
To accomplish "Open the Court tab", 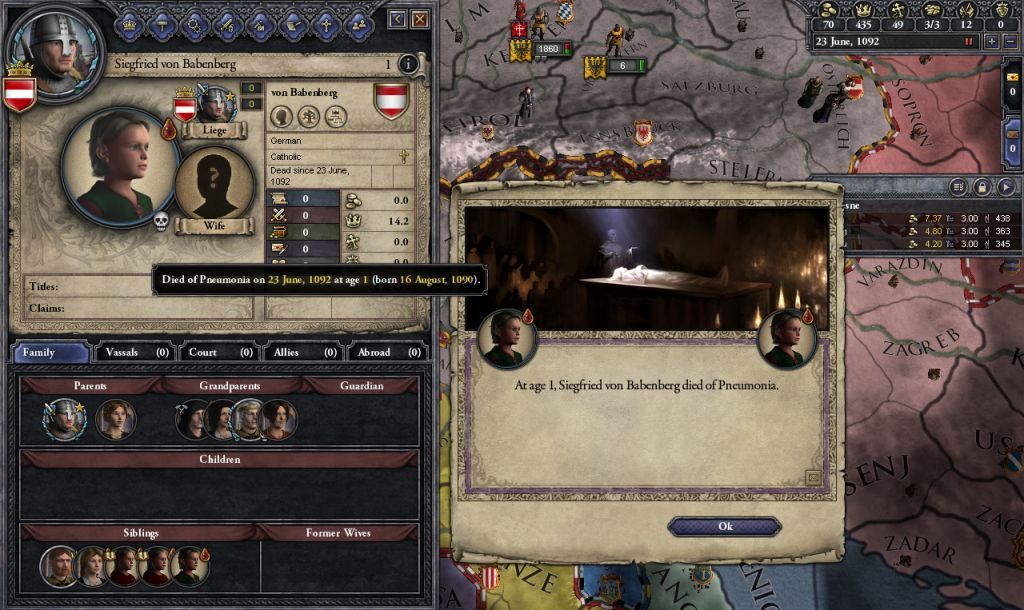I will (x=217, y=352).
